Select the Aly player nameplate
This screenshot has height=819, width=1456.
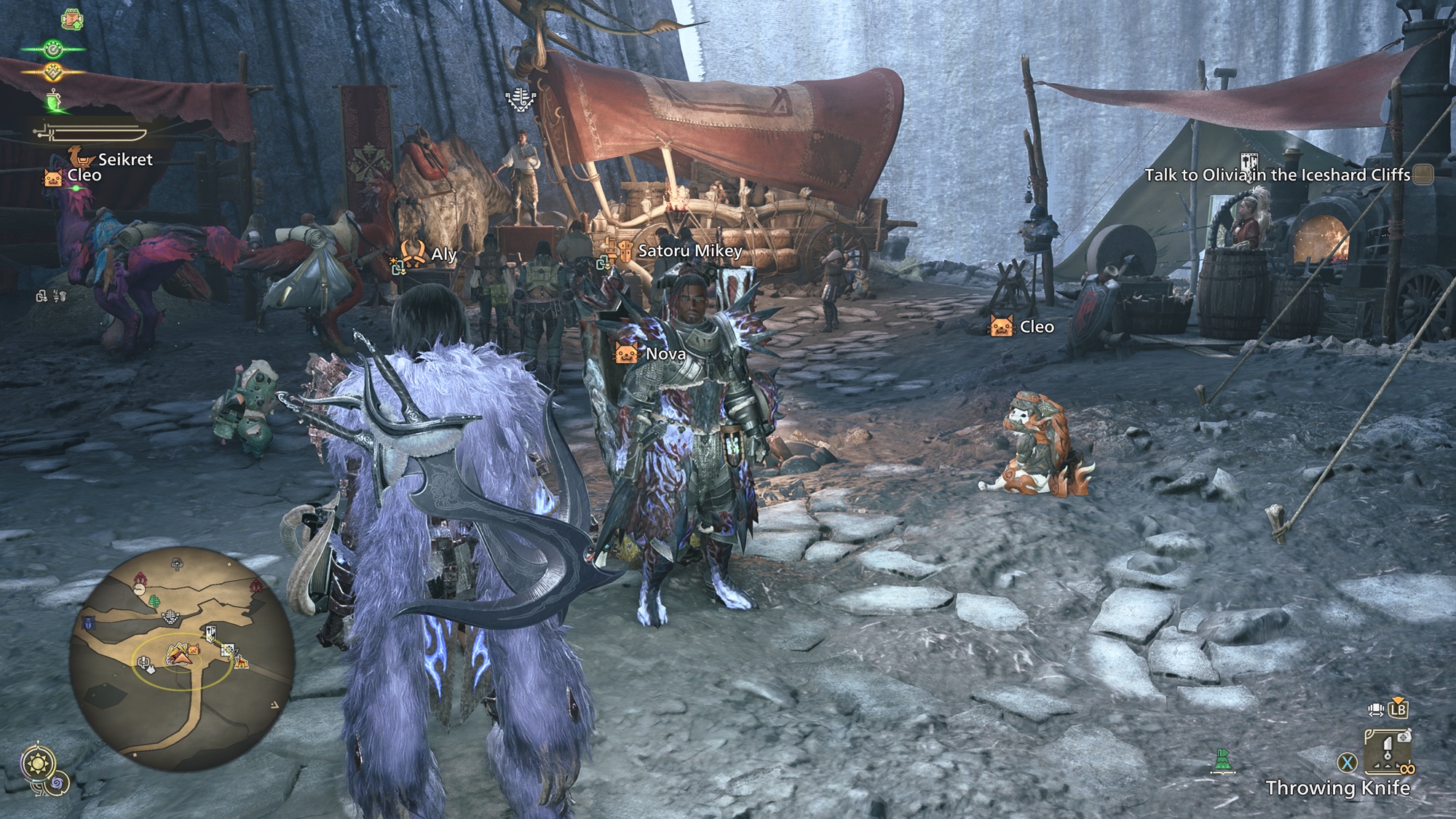(443, 254)
